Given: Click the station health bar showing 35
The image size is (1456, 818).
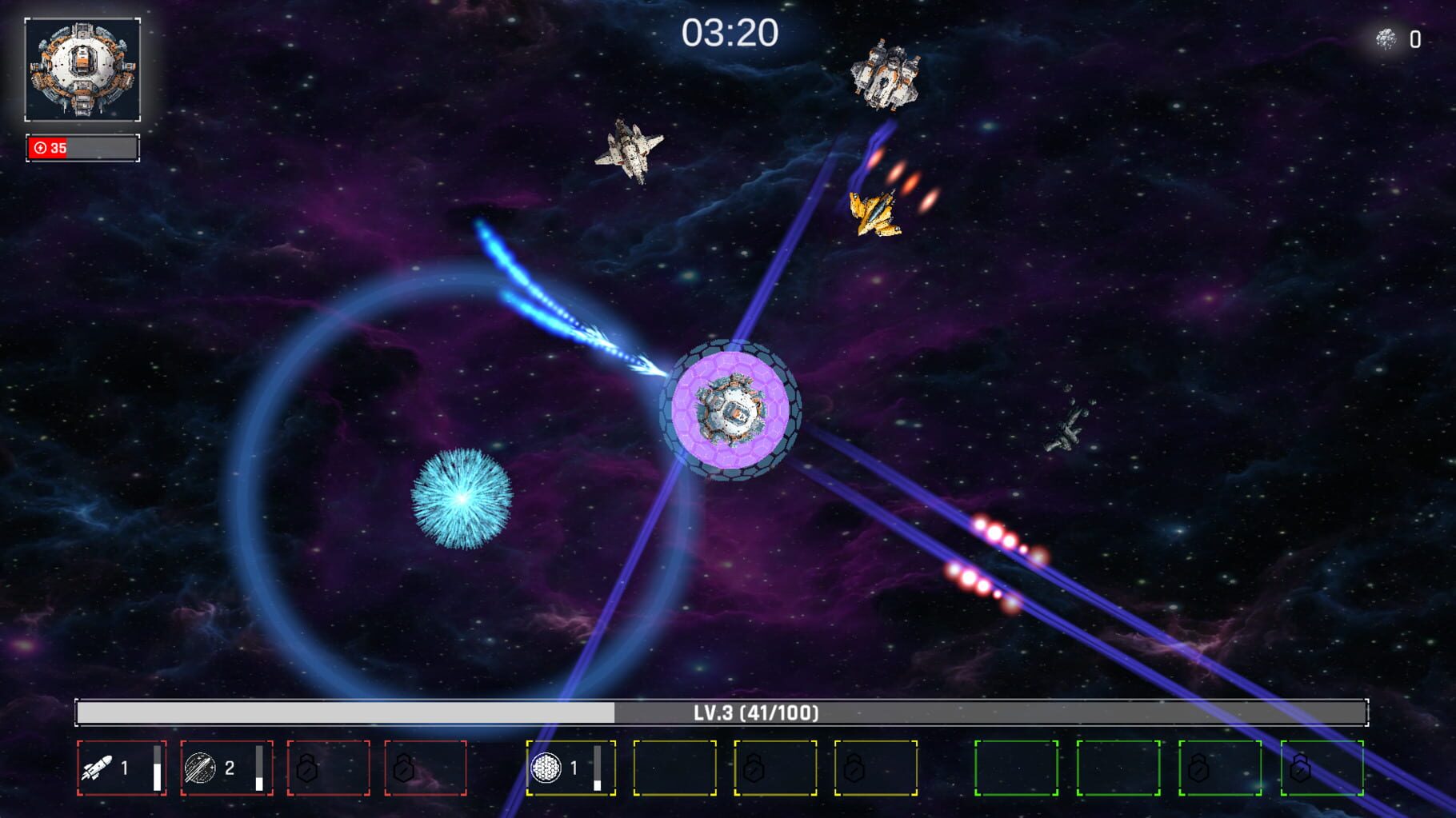Looking at the screenshot, I should [x=82, y=146].
